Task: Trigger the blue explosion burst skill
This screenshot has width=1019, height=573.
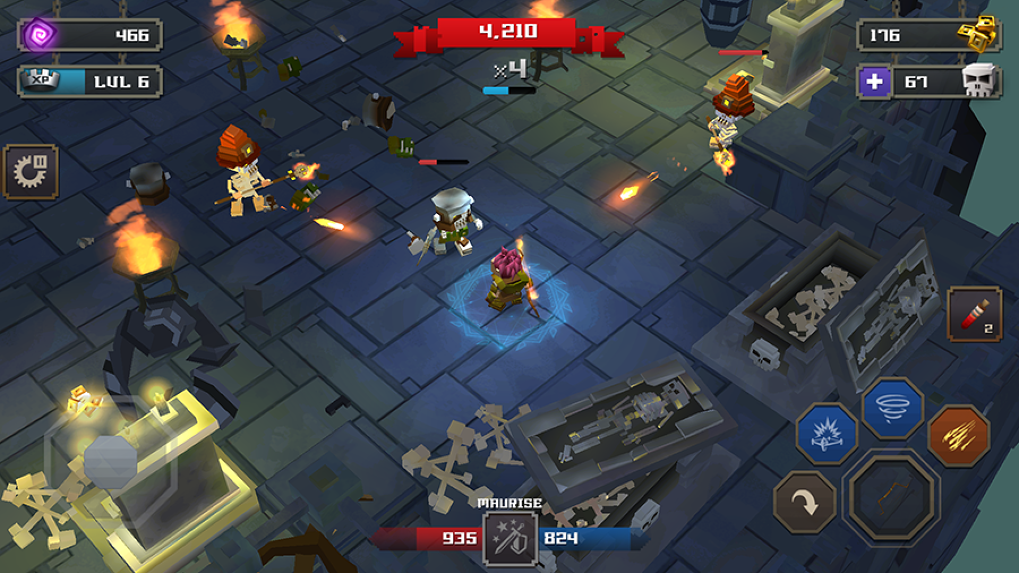Action: (x=827, y=434)
